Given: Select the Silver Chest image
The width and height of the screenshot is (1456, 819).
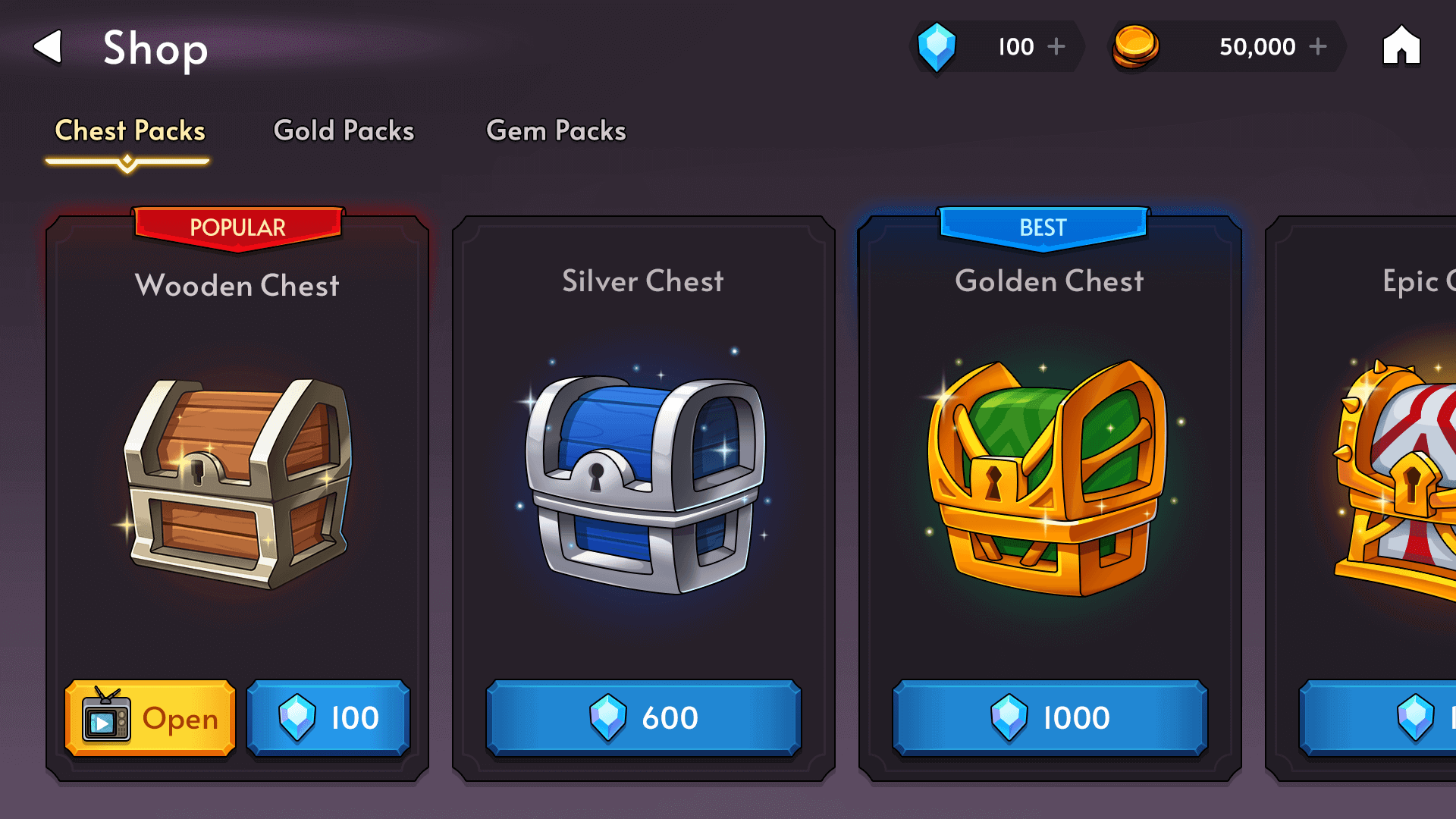Looking at the screenshot, I should [x=643, y=482].
